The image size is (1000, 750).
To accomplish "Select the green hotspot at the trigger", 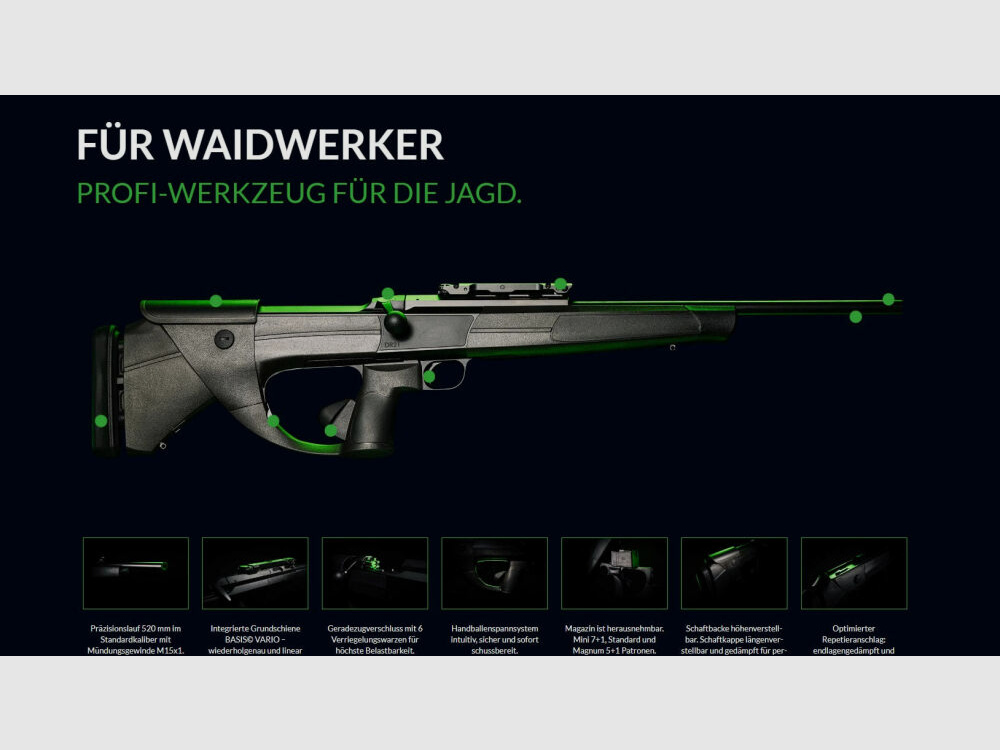I will point(429,377).
